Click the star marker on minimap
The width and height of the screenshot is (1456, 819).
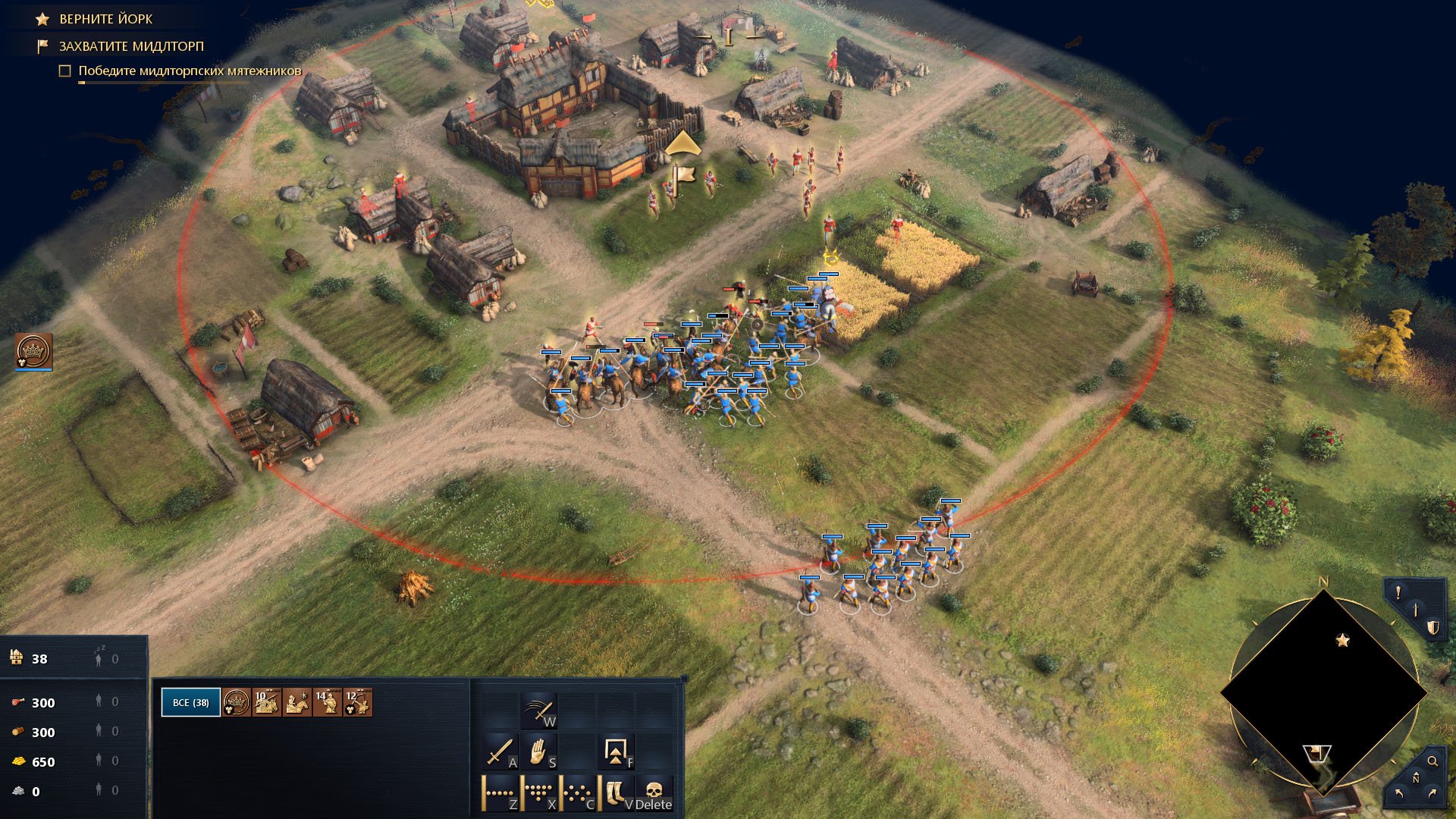[x=1342, y=641]
